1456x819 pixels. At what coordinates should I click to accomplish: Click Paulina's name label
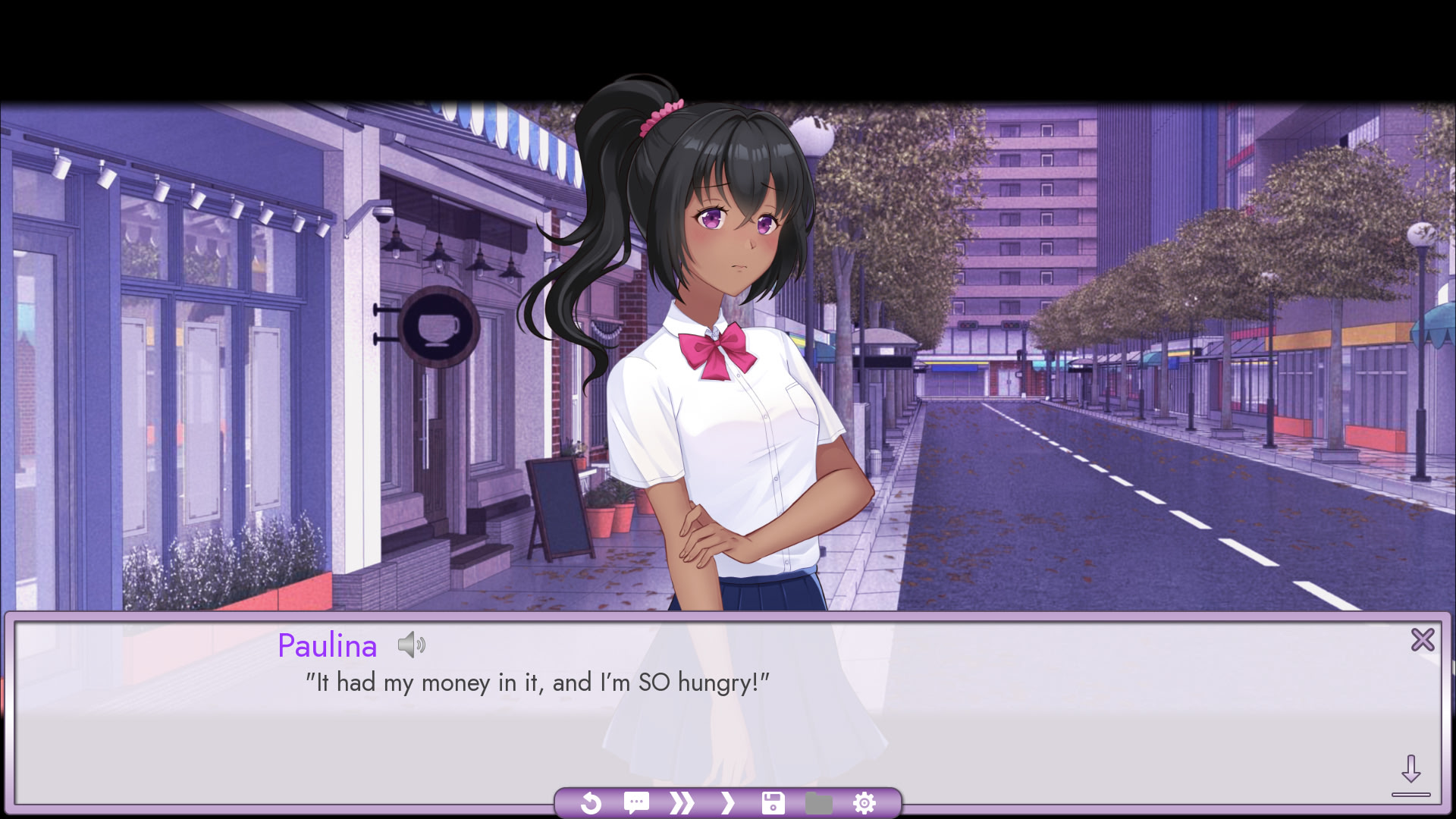(x=327, y=645)
